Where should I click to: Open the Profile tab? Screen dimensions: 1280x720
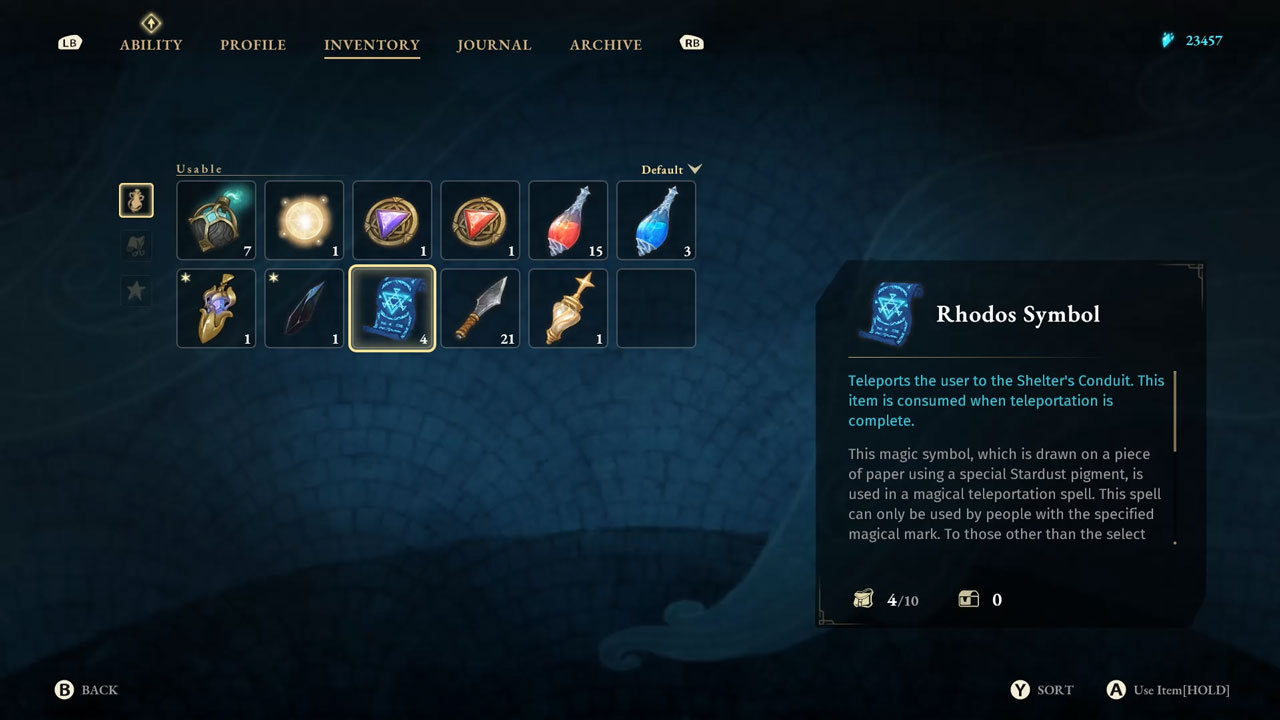point(253,45)
